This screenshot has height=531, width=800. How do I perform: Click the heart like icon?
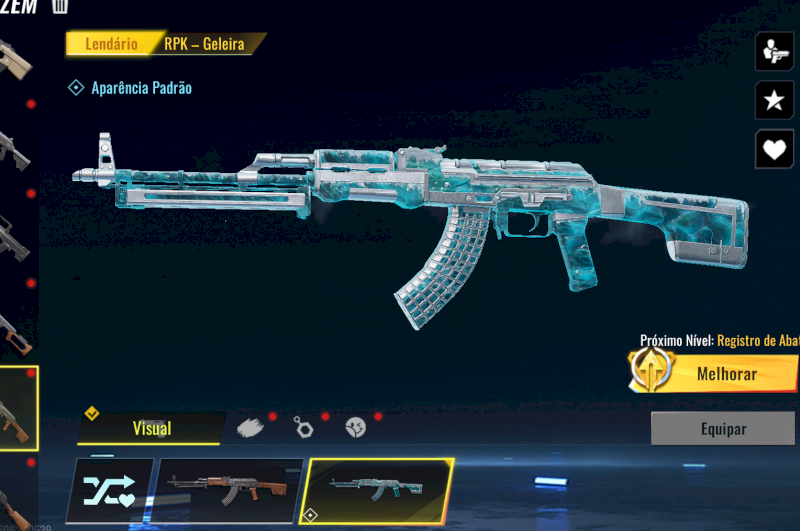[775, 150]
